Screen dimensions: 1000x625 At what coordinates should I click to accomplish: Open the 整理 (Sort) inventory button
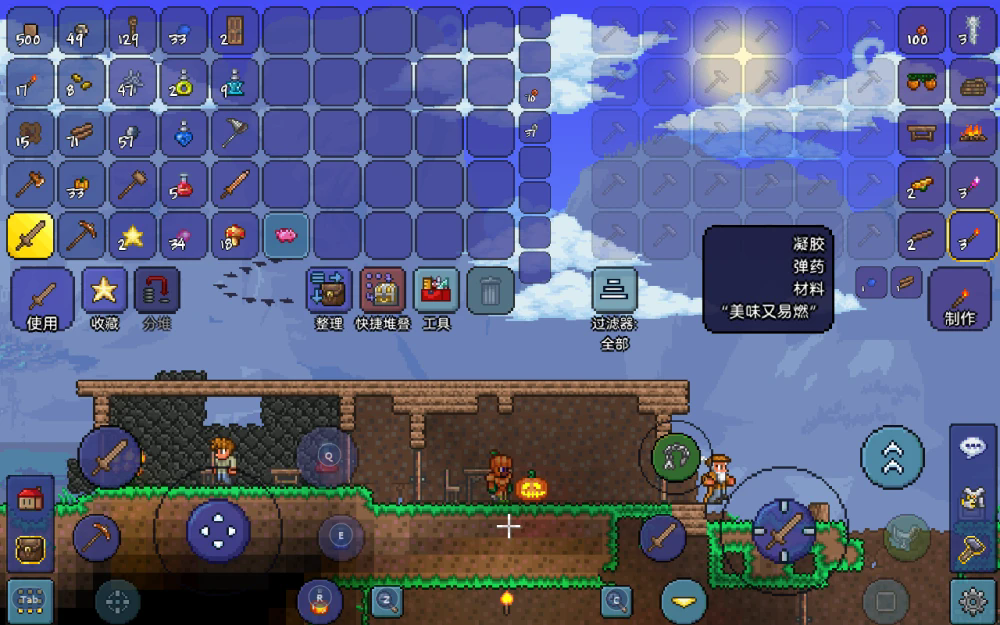point(329,298)
